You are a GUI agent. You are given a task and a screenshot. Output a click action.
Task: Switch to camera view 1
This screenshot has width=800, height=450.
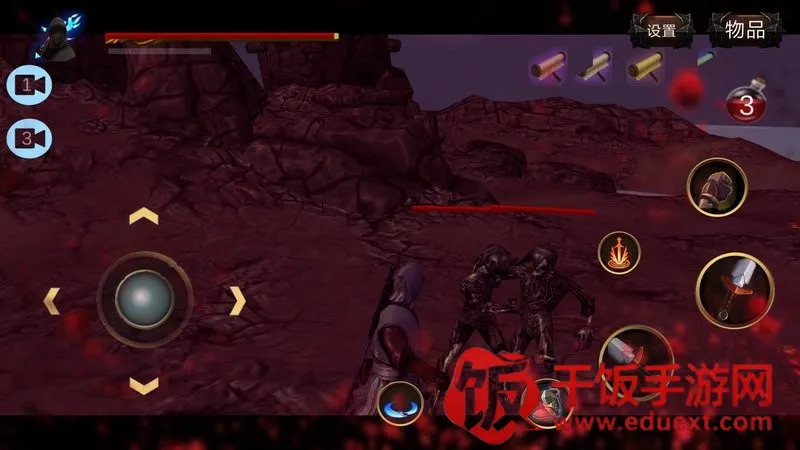pos(30,87)
